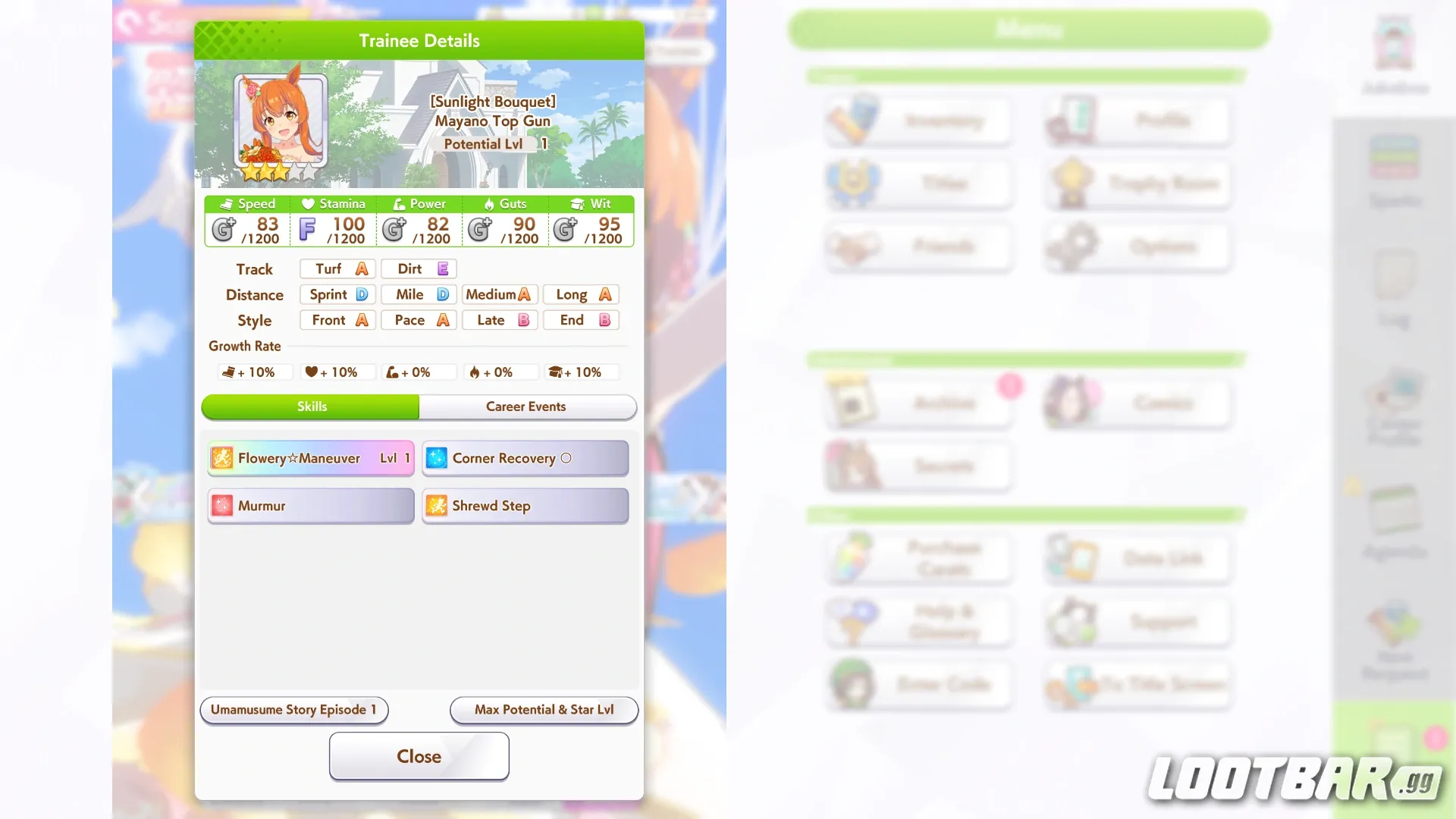Click the Dirt E aptitude rating
The image size is (1456, 819).
tap(418, 268)
